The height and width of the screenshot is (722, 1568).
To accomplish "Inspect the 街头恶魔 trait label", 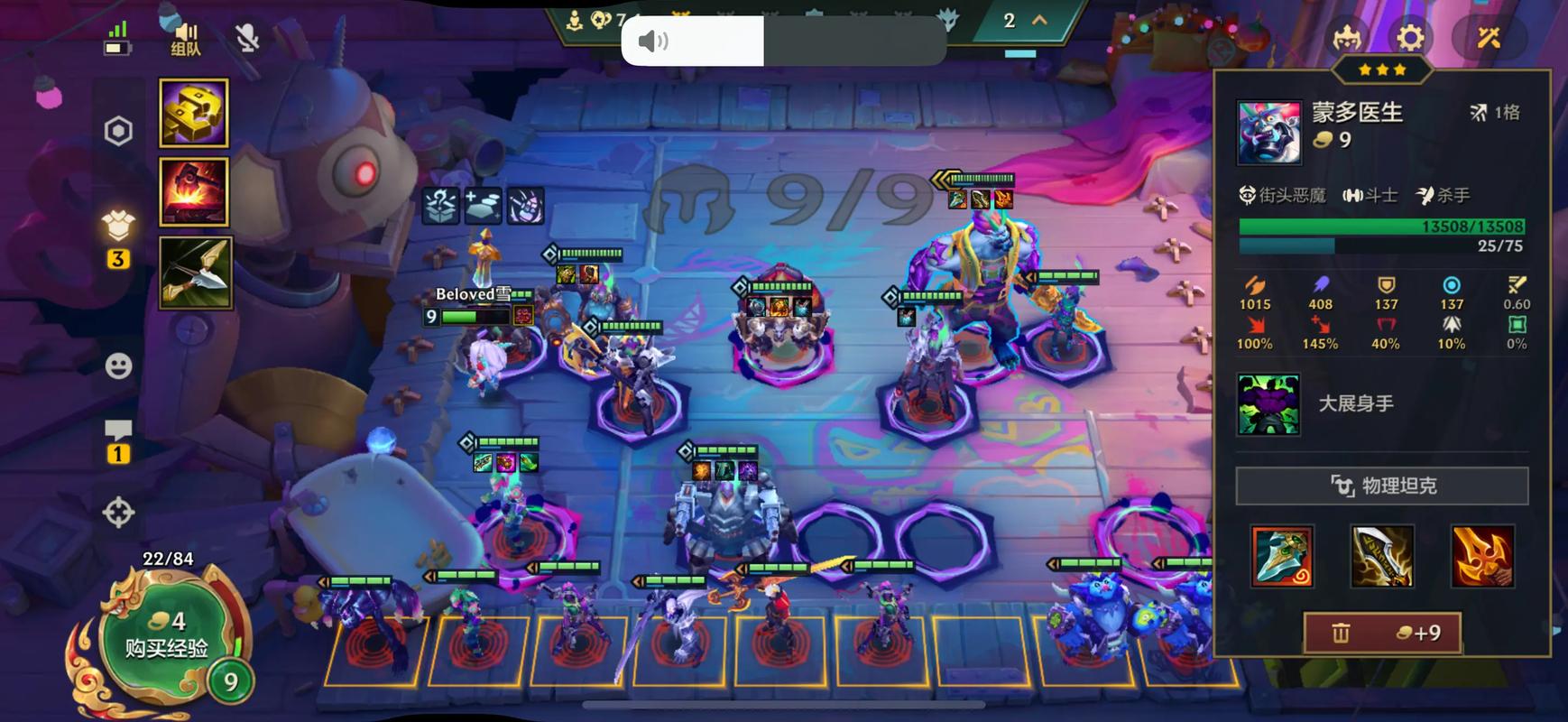I will [x=1283, y=195].
